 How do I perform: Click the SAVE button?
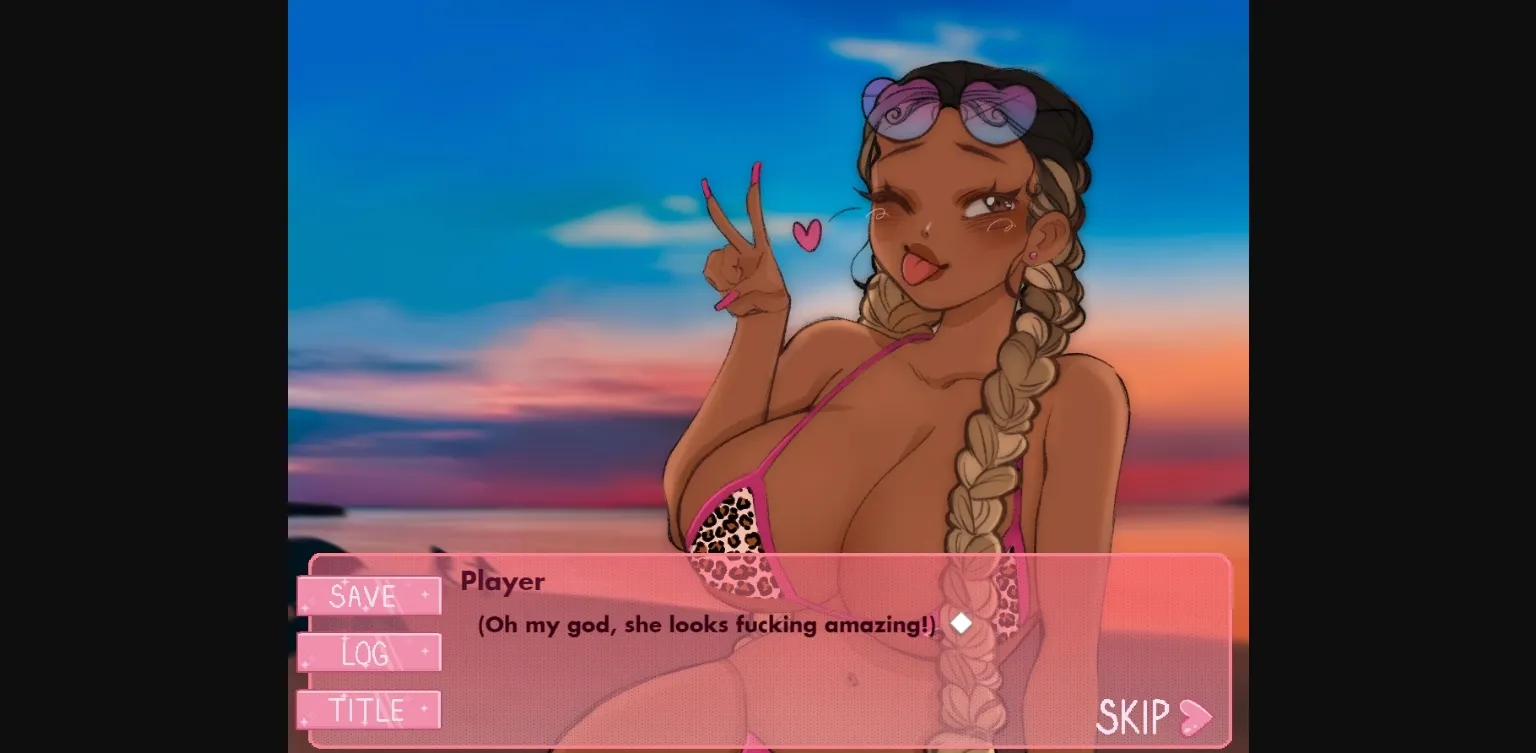(x=368, y=596)
